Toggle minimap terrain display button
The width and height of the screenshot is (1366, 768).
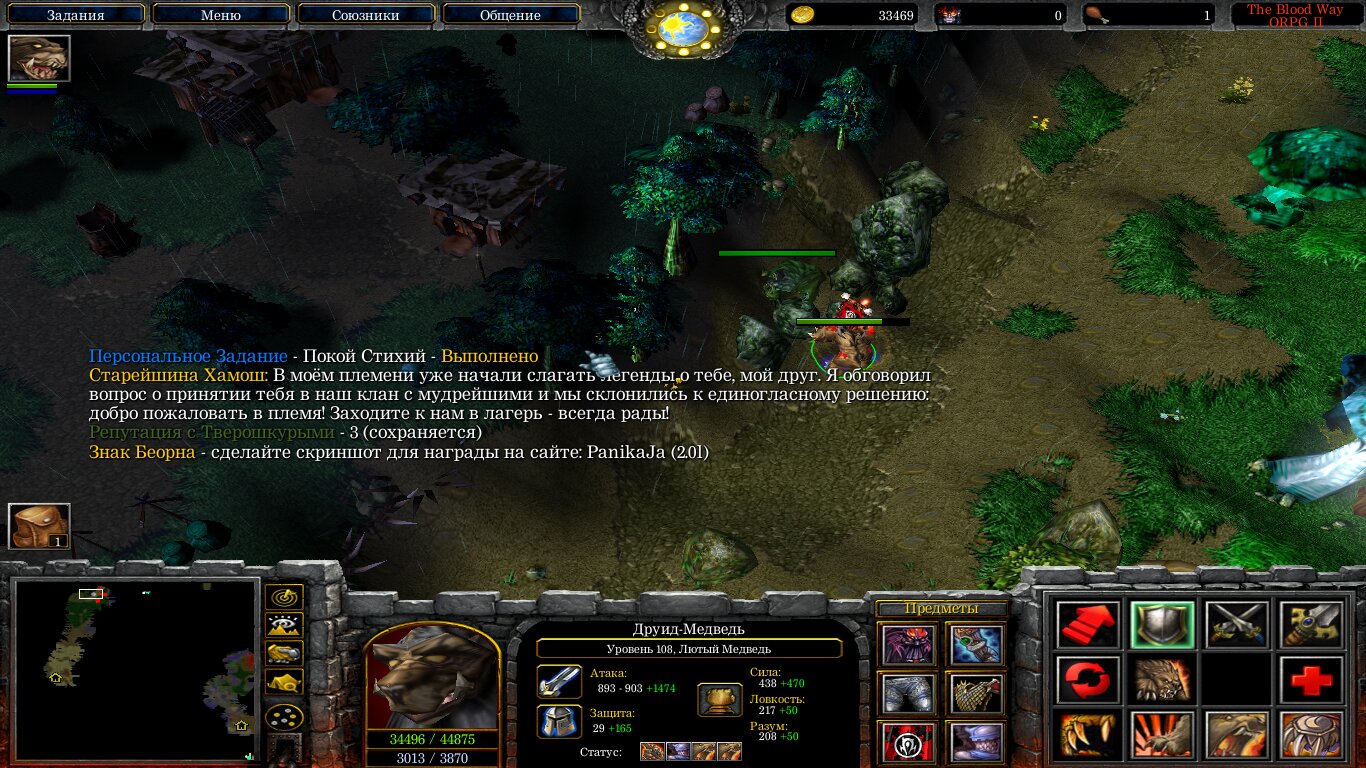pyautogui.click(x=285, y=626)
